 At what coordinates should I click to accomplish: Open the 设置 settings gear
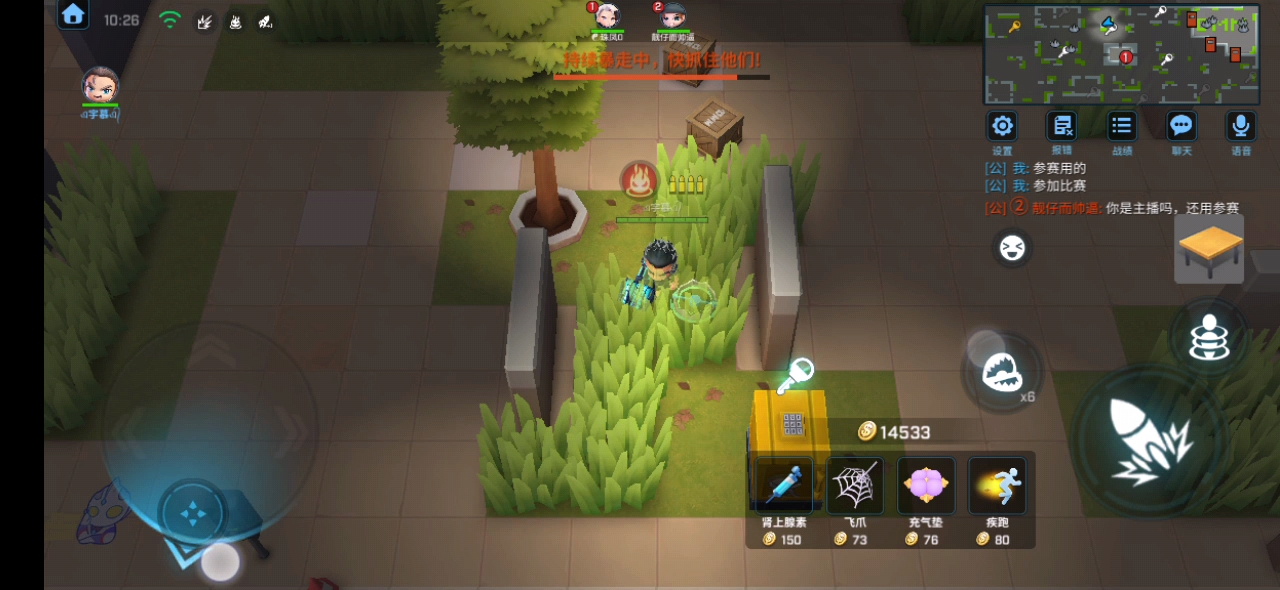[x=1002, y=127]
